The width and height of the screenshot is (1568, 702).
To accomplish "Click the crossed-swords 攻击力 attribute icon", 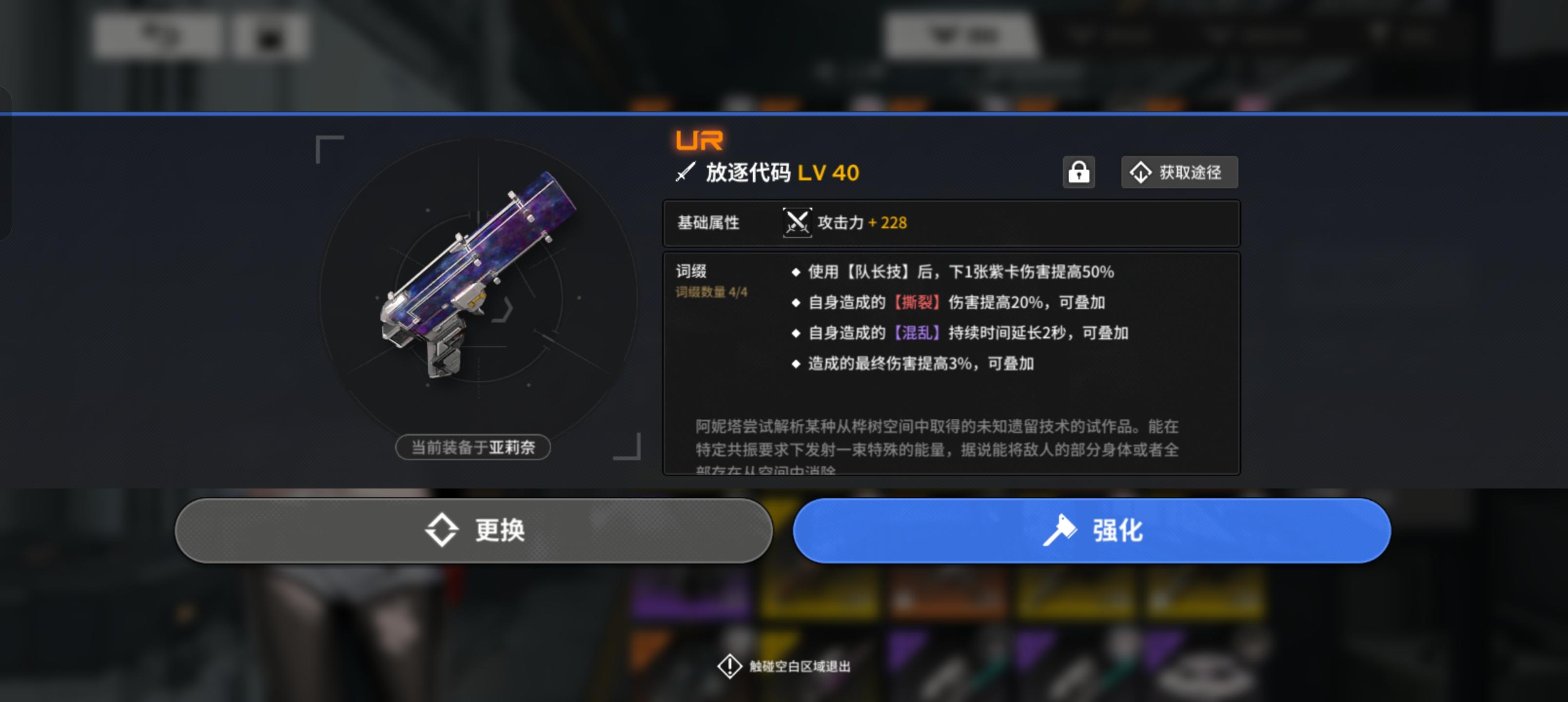I will [797, 223].
